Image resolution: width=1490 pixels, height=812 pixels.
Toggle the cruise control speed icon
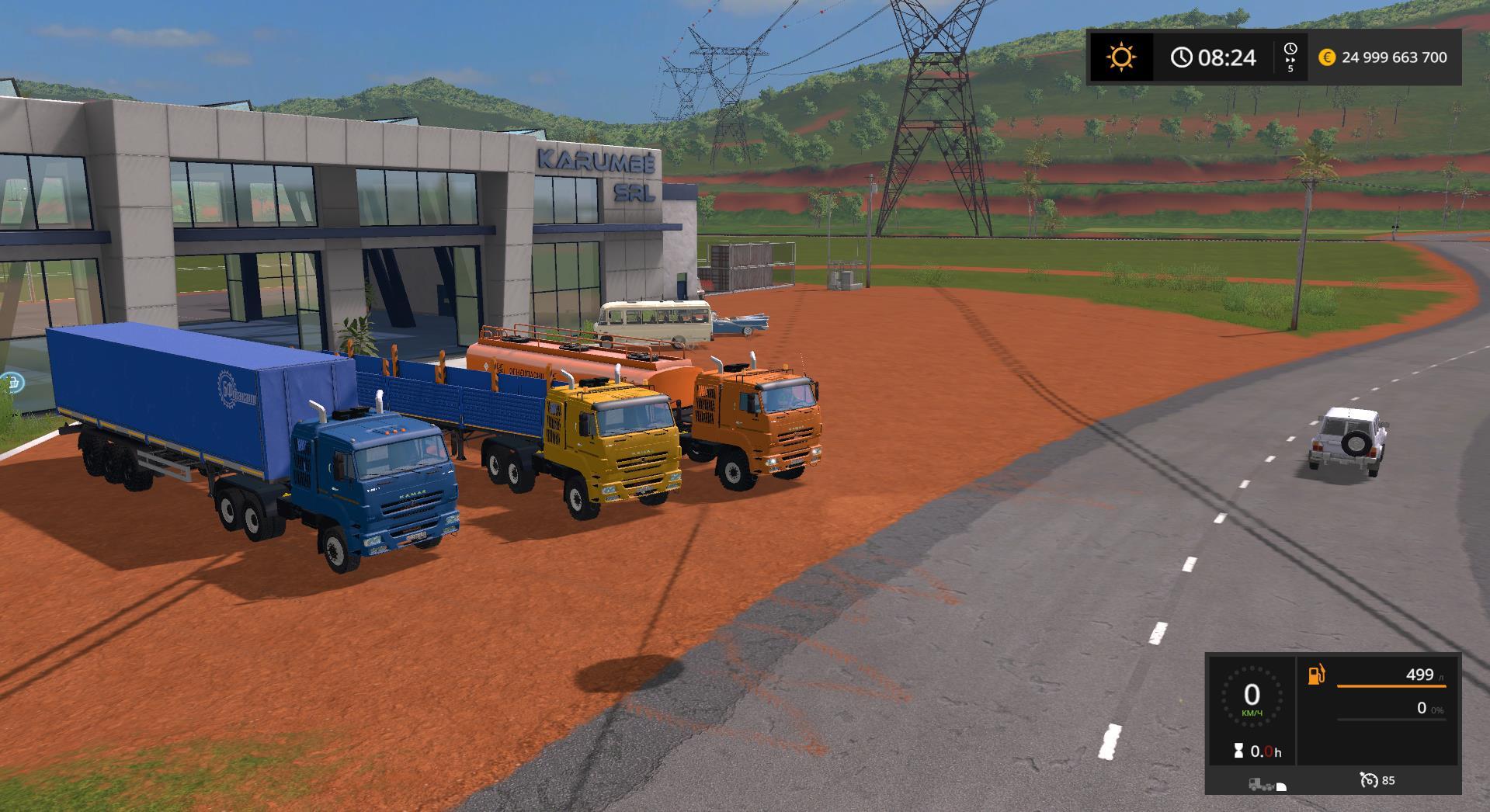1369,780
